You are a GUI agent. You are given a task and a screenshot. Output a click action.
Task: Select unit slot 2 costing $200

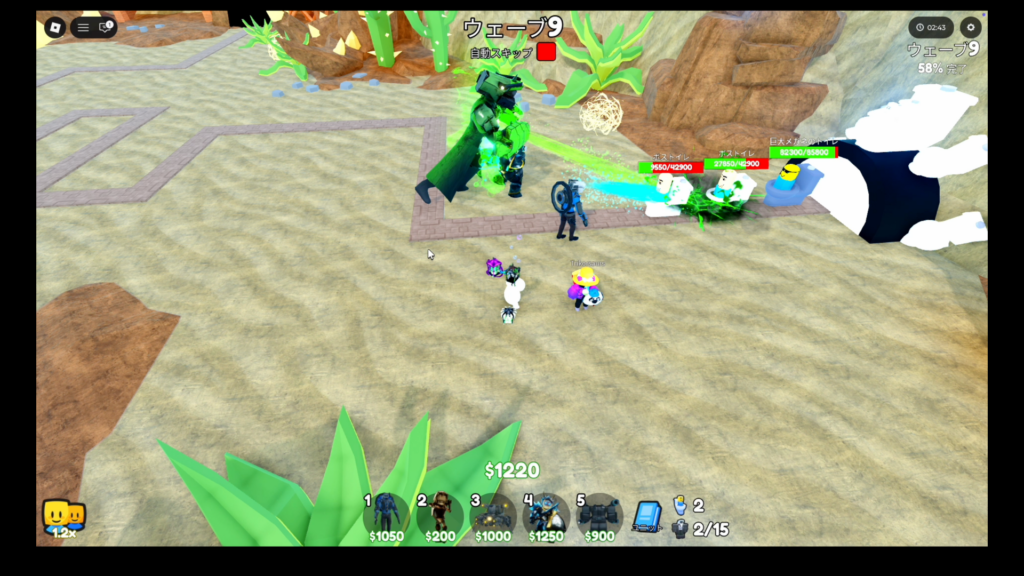(x=440, y=516)
